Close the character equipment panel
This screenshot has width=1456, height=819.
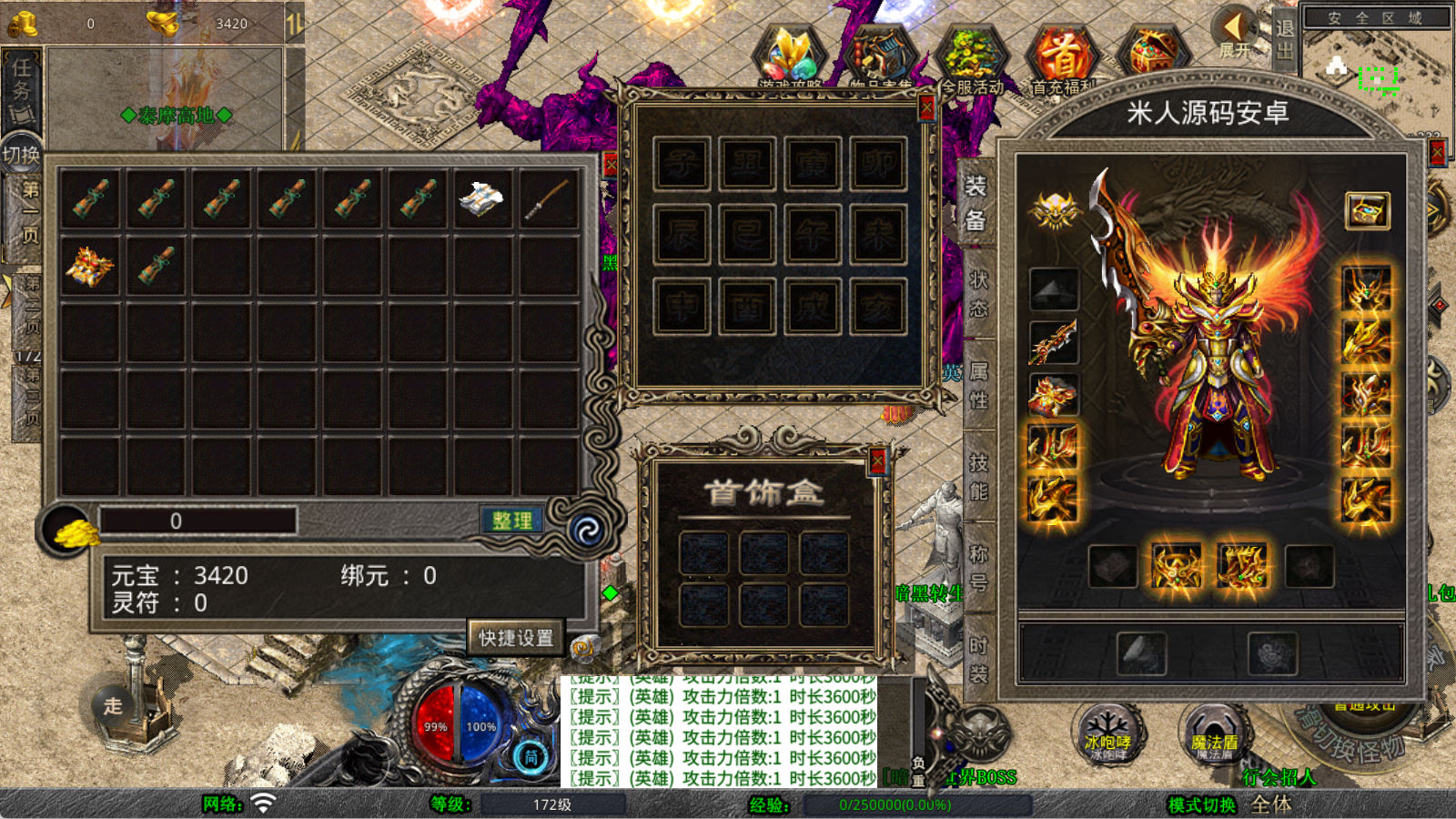[x=1438, y=152]
